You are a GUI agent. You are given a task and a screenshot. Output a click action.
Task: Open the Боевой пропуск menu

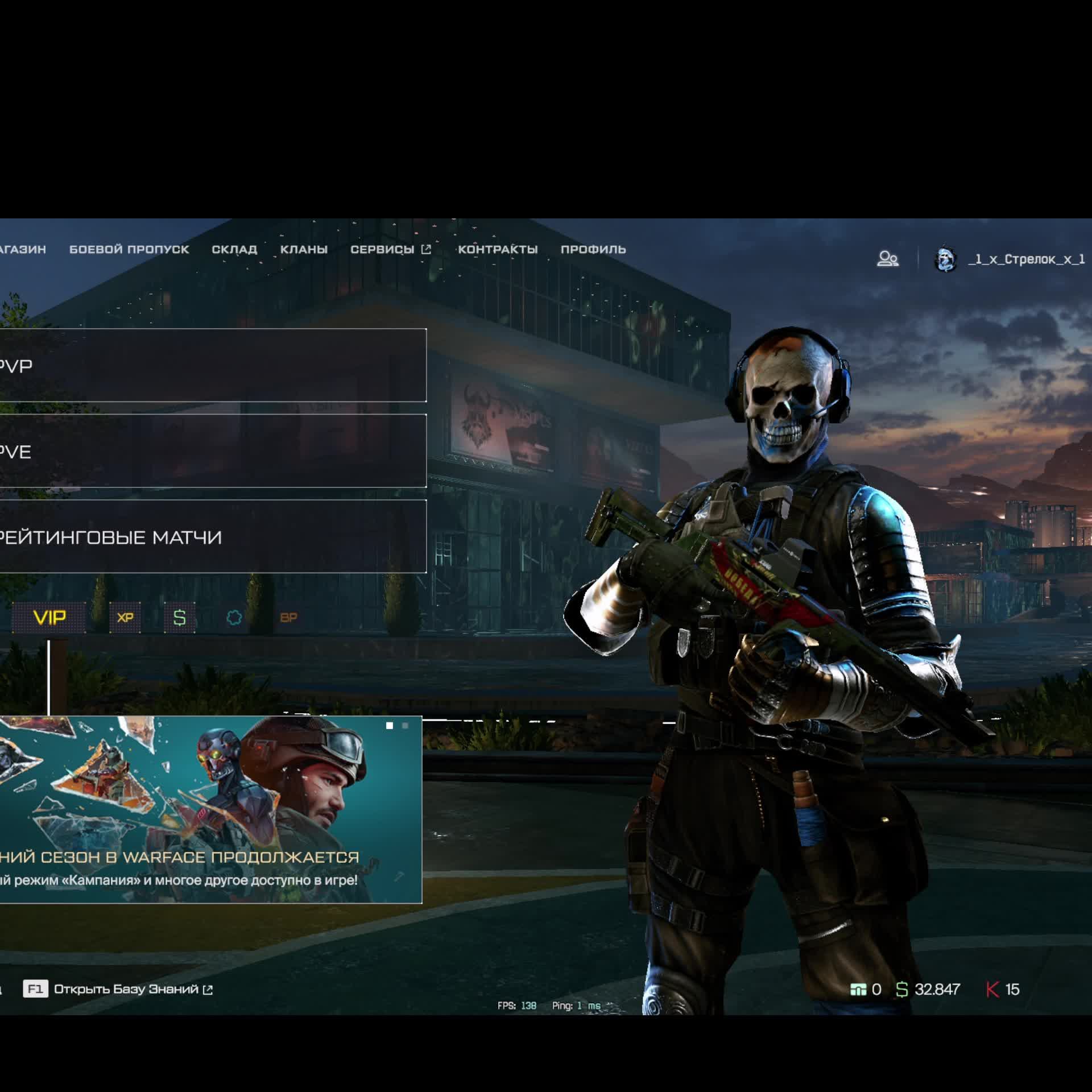tap(129, 249)
